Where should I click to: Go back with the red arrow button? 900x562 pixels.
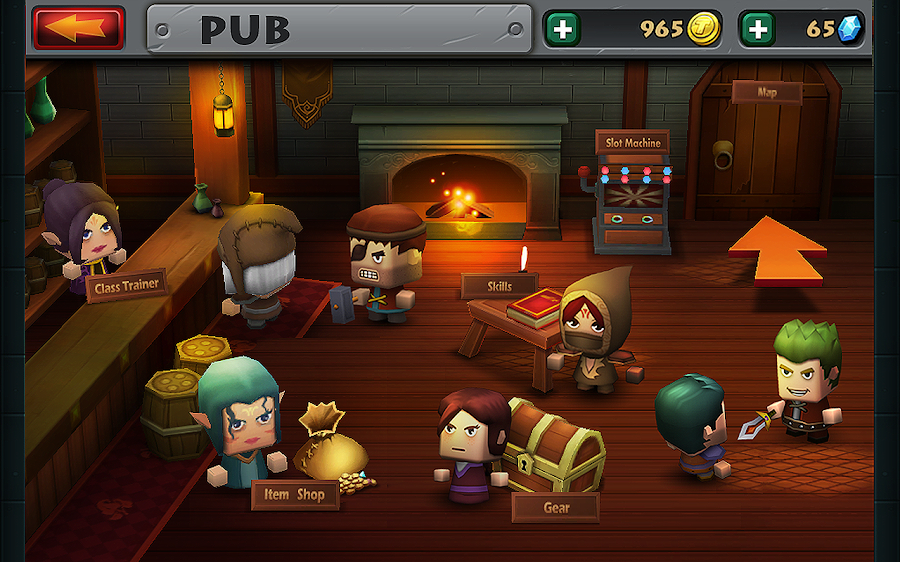click(78, 28)
